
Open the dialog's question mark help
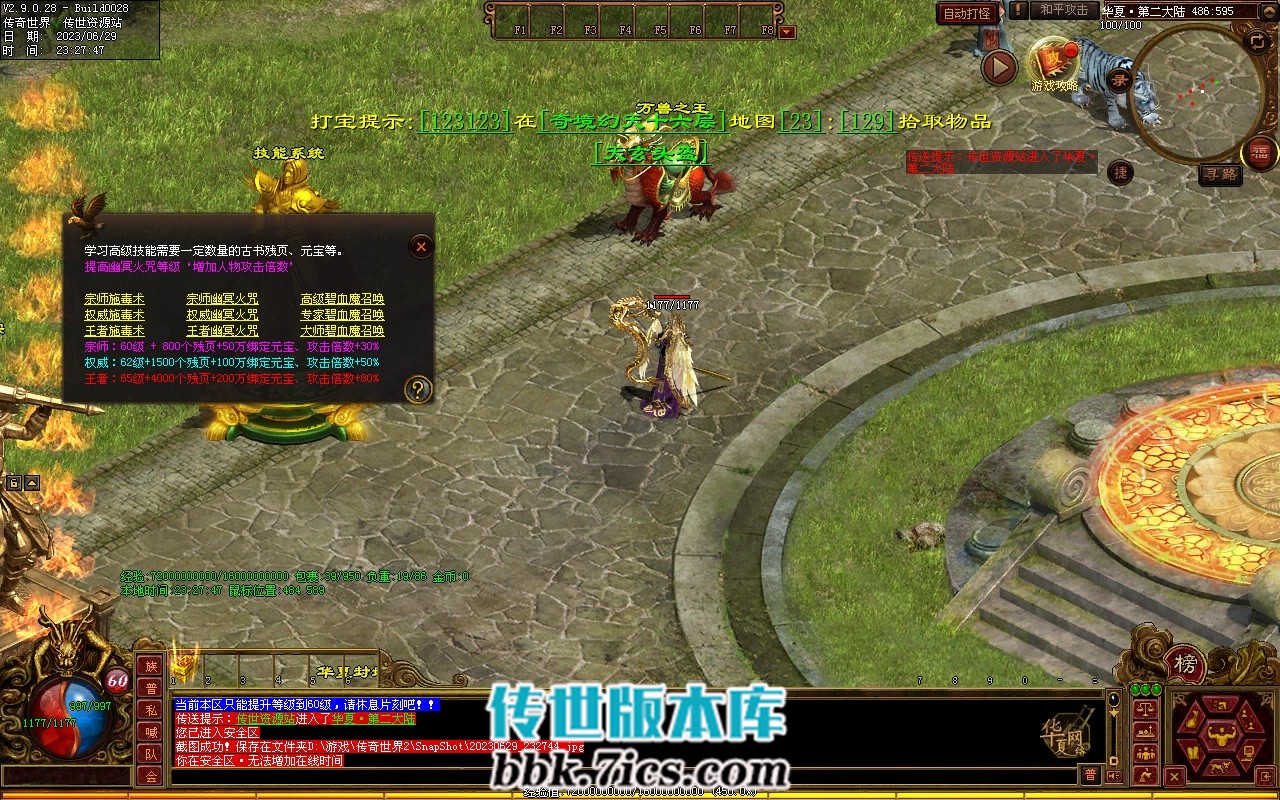(419, 389)
